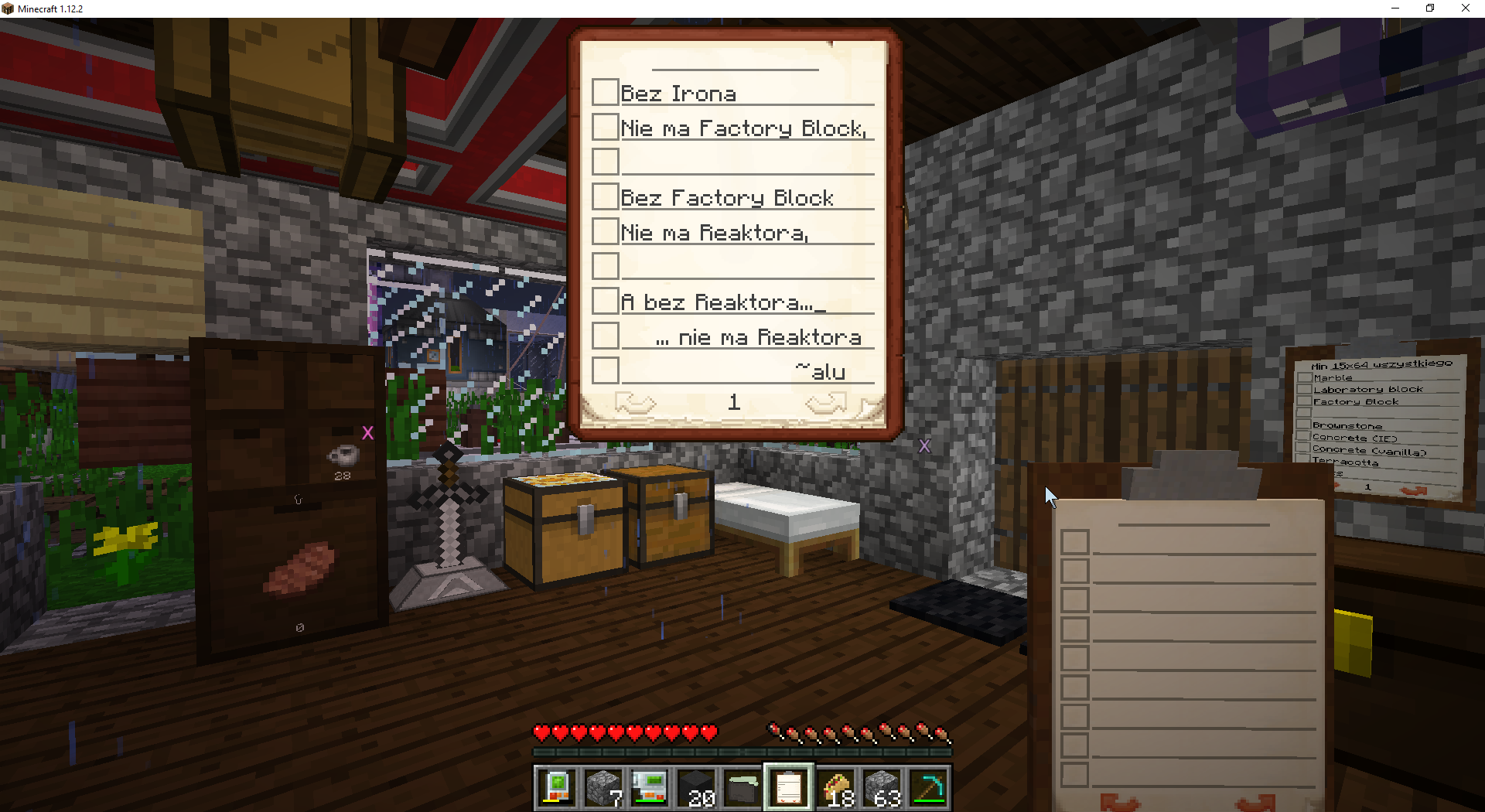
Task: Close the Minecraft window
Action: tap(1465, 9)
